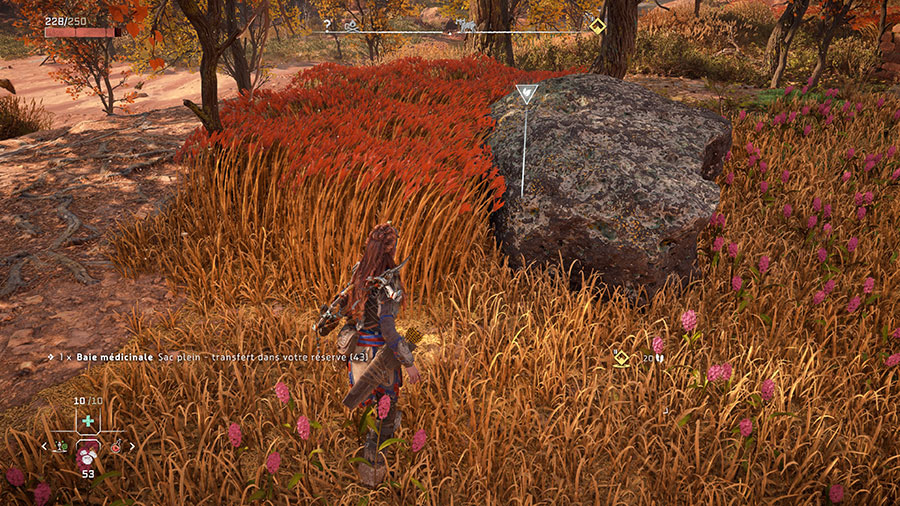This screenshot has width=900, height=506.
Task: Click the left arrow of the item selector
Action: [x=45, y=446]
